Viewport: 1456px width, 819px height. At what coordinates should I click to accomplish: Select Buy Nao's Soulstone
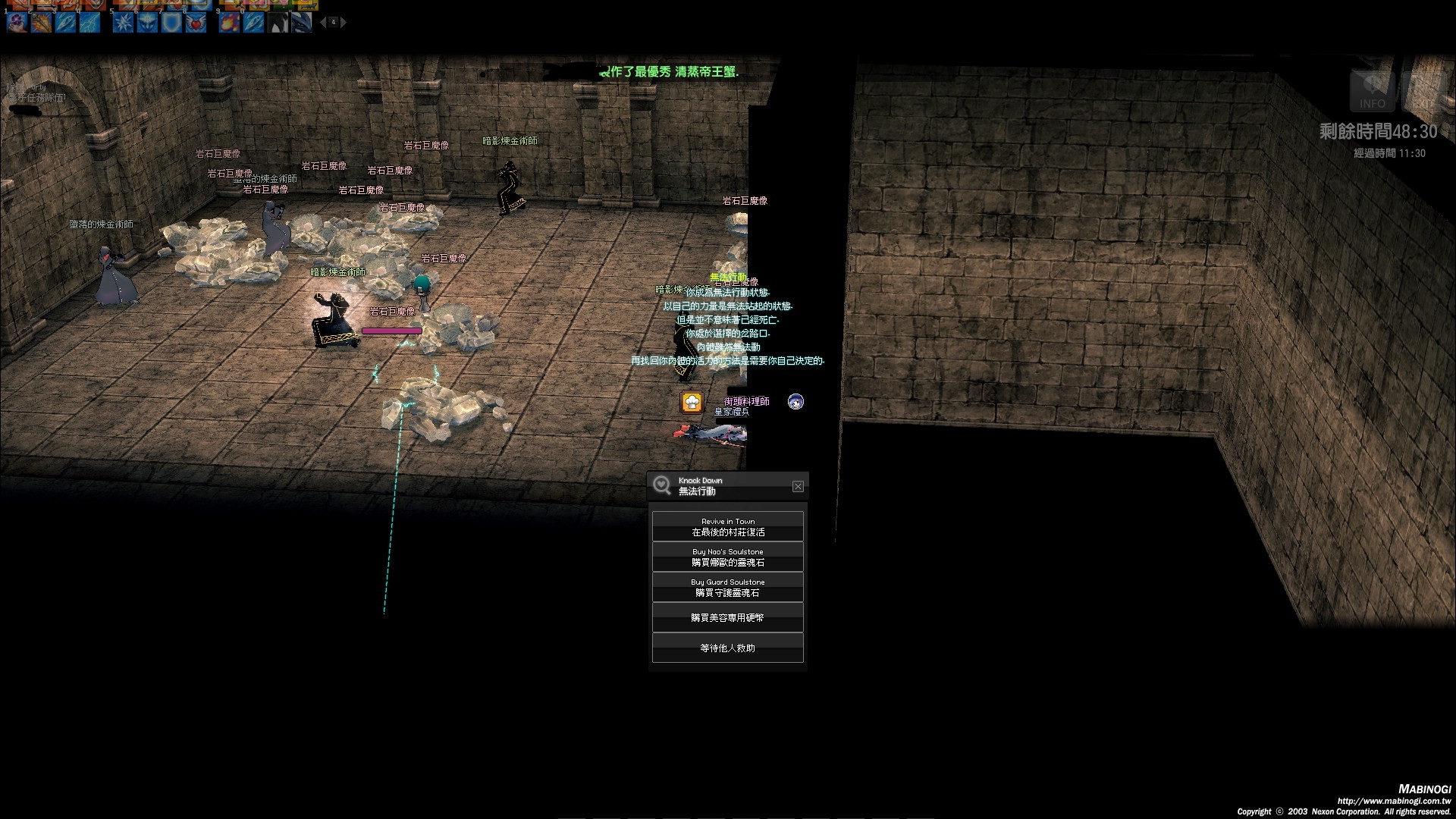[x=727, y=557]
